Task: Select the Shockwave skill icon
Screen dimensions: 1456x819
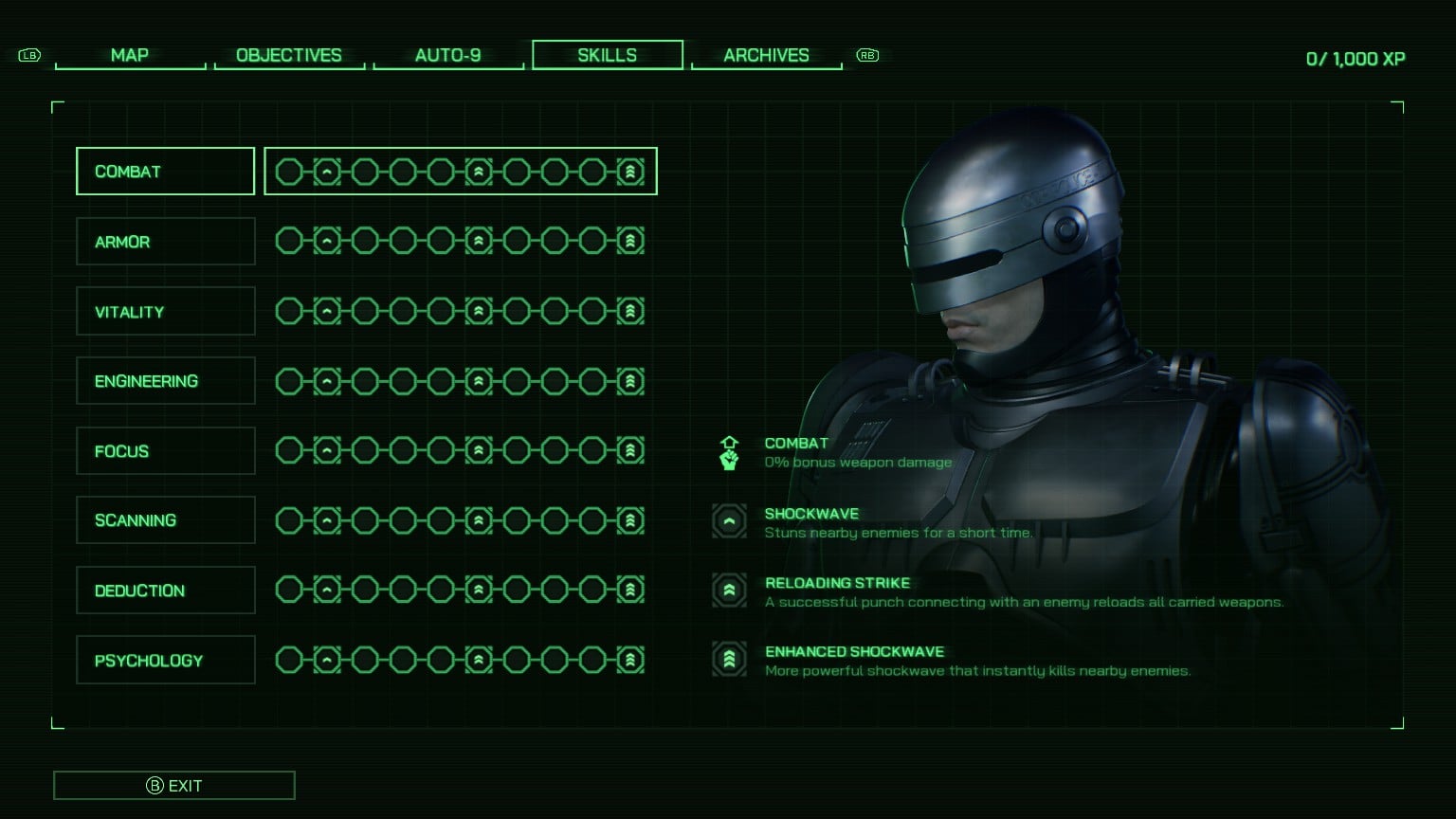Action: coord(729,520)
